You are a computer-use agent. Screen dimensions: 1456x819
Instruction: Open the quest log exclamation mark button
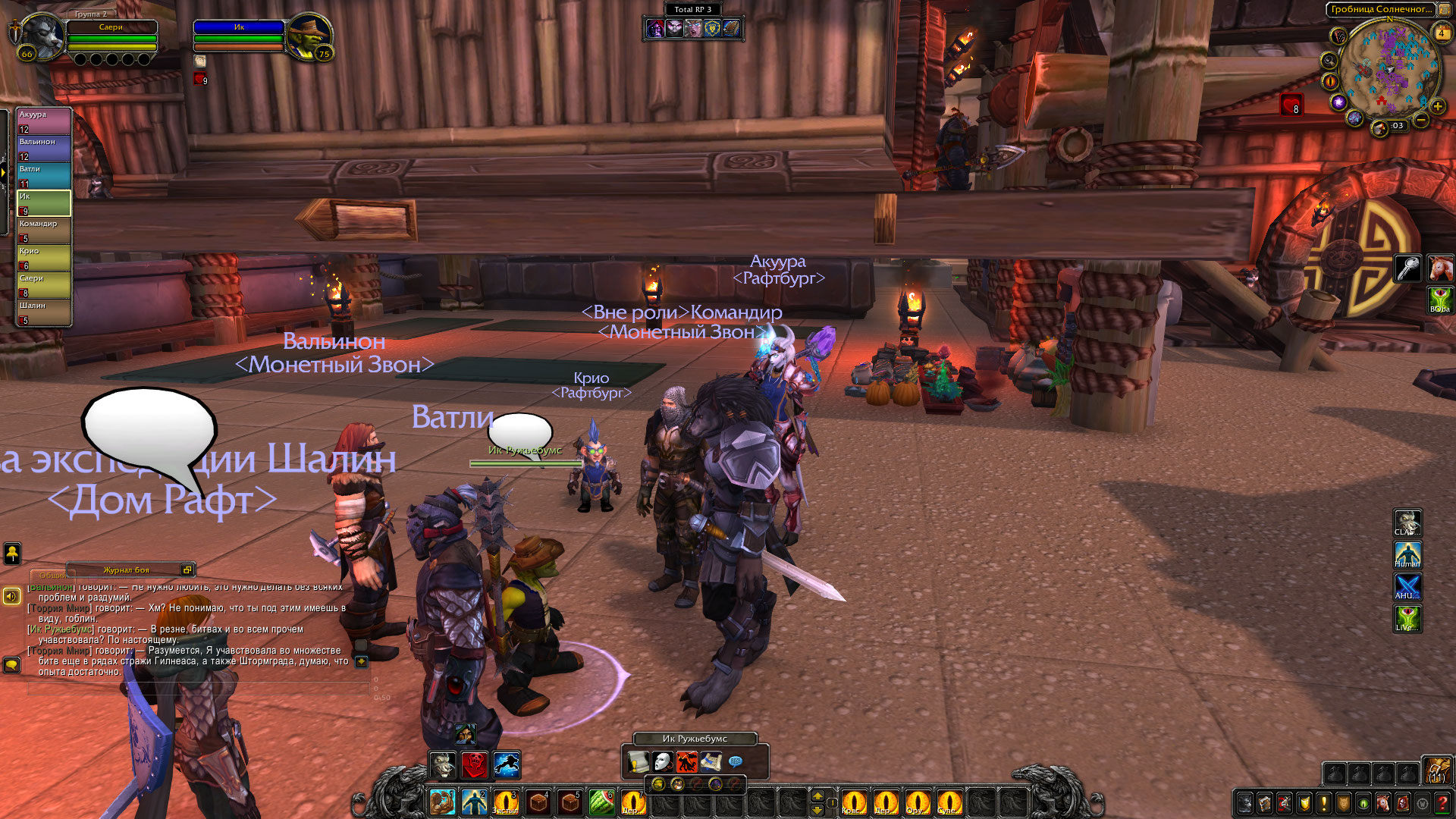click(x=1324, y=802)
